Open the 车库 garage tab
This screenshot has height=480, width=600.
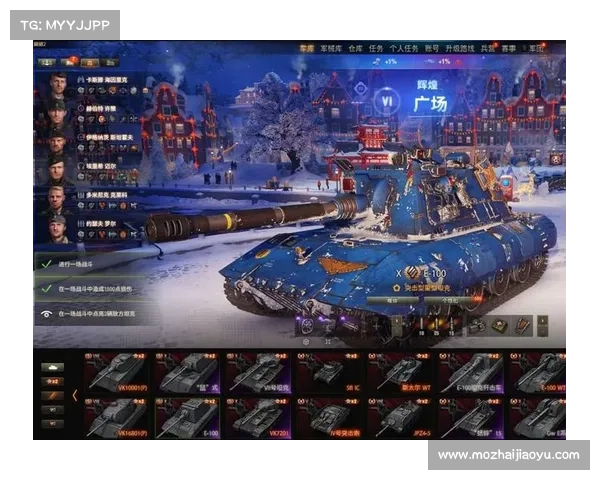(x=306, y=47)
